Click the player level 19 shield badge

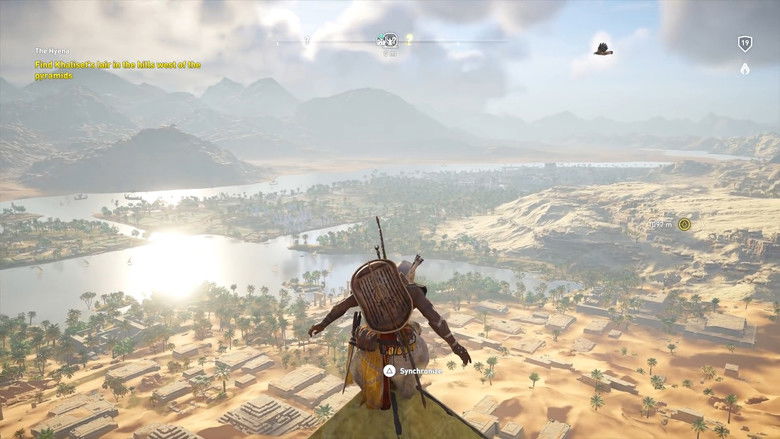pyautogui.click(x=744, y=43)
